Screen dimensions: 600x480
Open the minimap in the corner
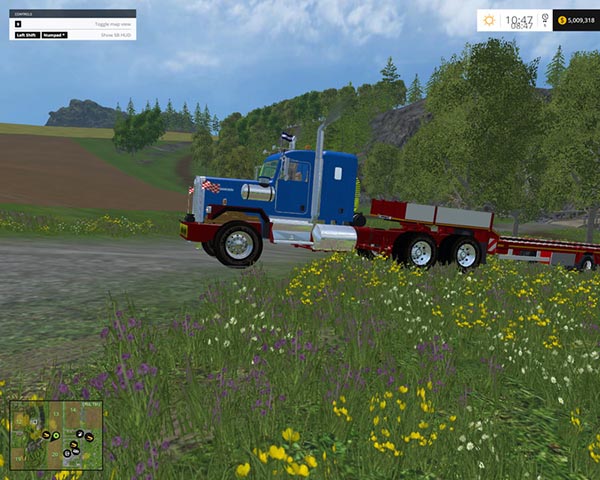coord(56,435)
